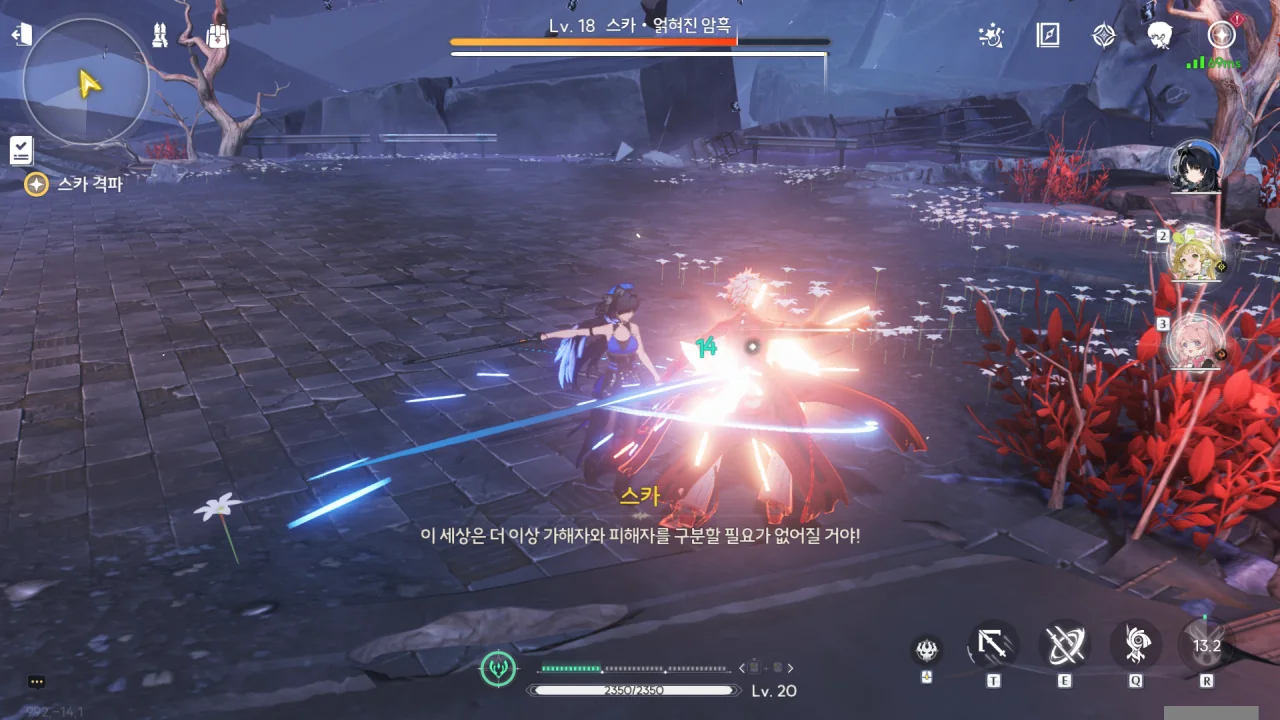The height and width of the screenshot is (720, 1280).
Task: Open the character head silhouette menu
Action: [1160, 36]
